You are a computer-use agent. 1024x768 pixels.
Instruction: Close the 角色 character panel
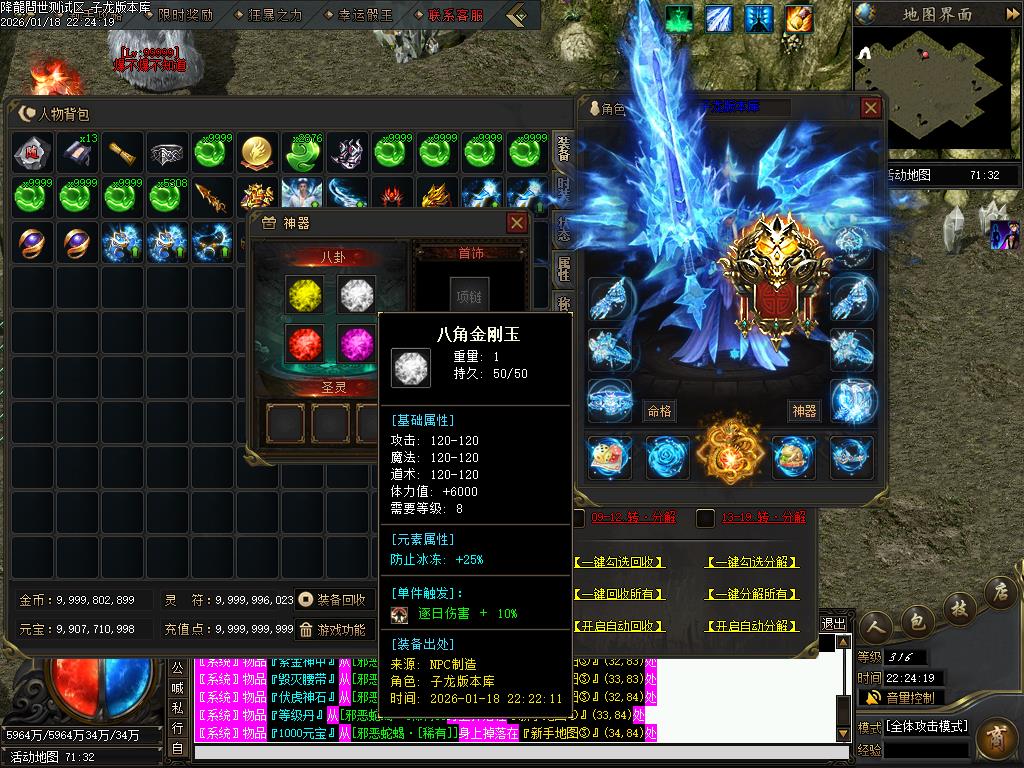pos(871,108)
